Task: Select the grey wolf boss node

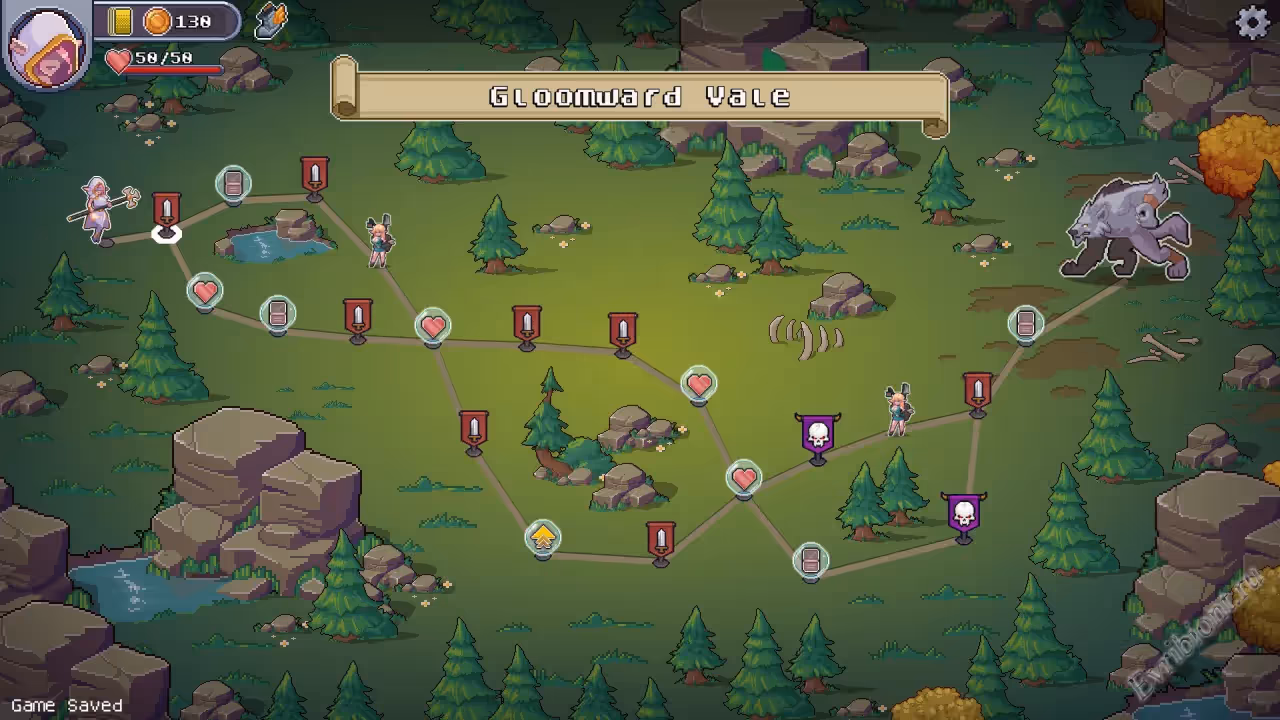Action: click(1127, 228)
